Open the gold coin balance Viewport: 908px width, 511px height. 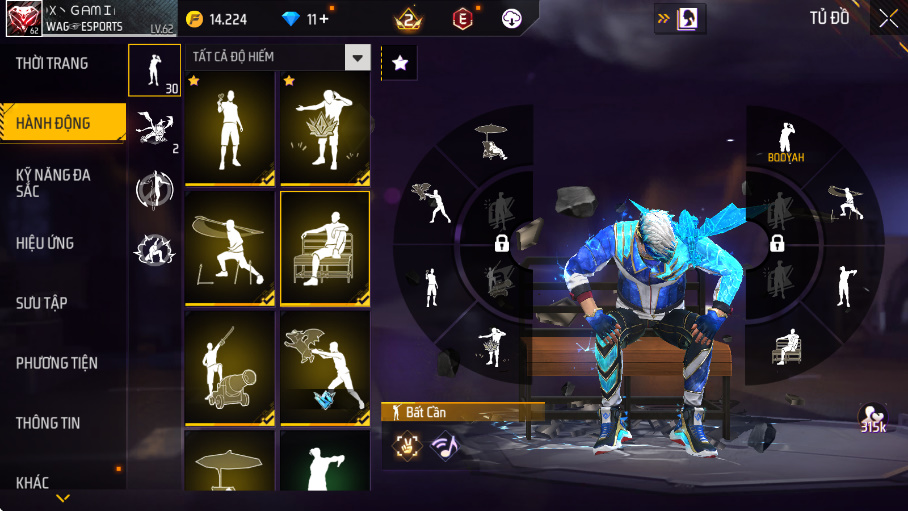(x=217, y=19)
